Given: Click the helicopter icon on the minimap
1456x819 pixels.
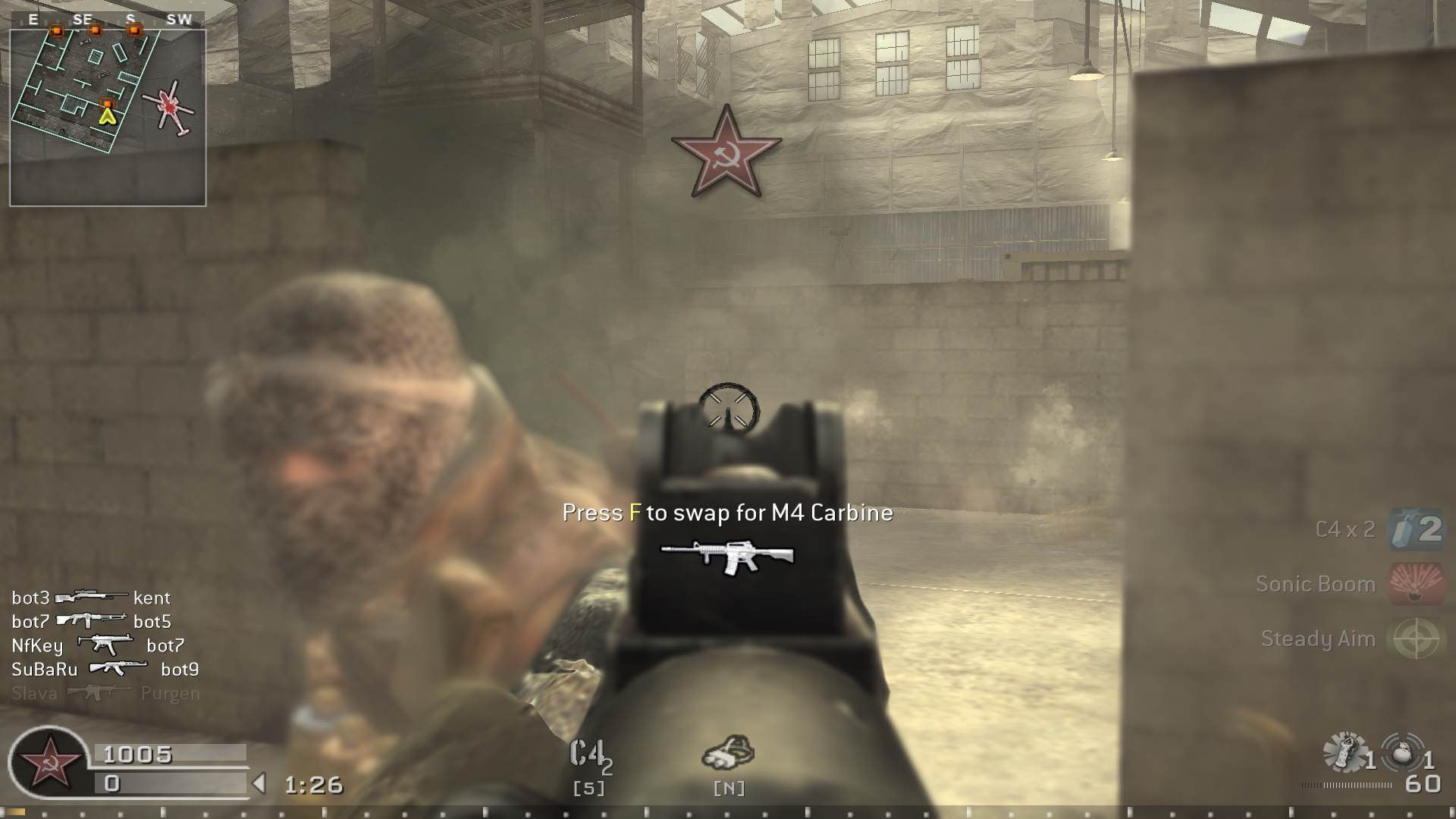Looking at the screenshot, I should (x=171, y=106).
